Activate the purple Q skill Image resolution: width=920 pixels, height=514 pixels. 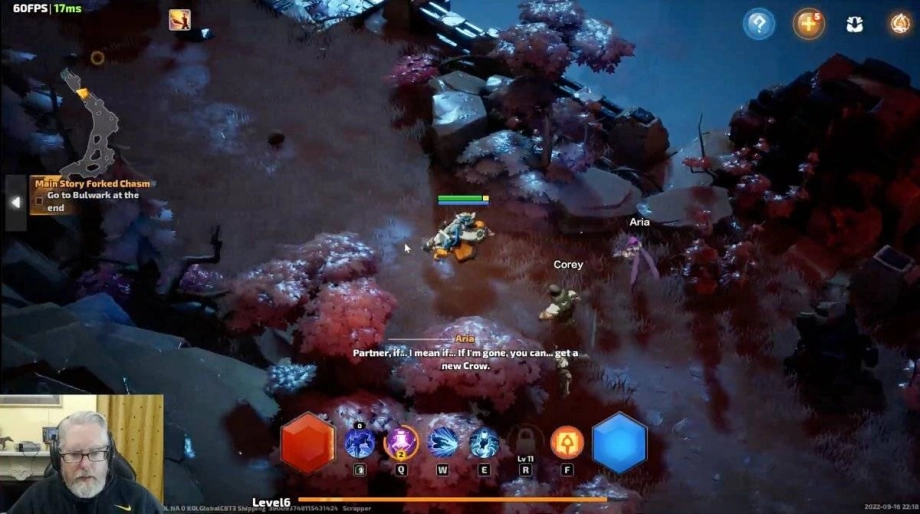coord(401,442)
